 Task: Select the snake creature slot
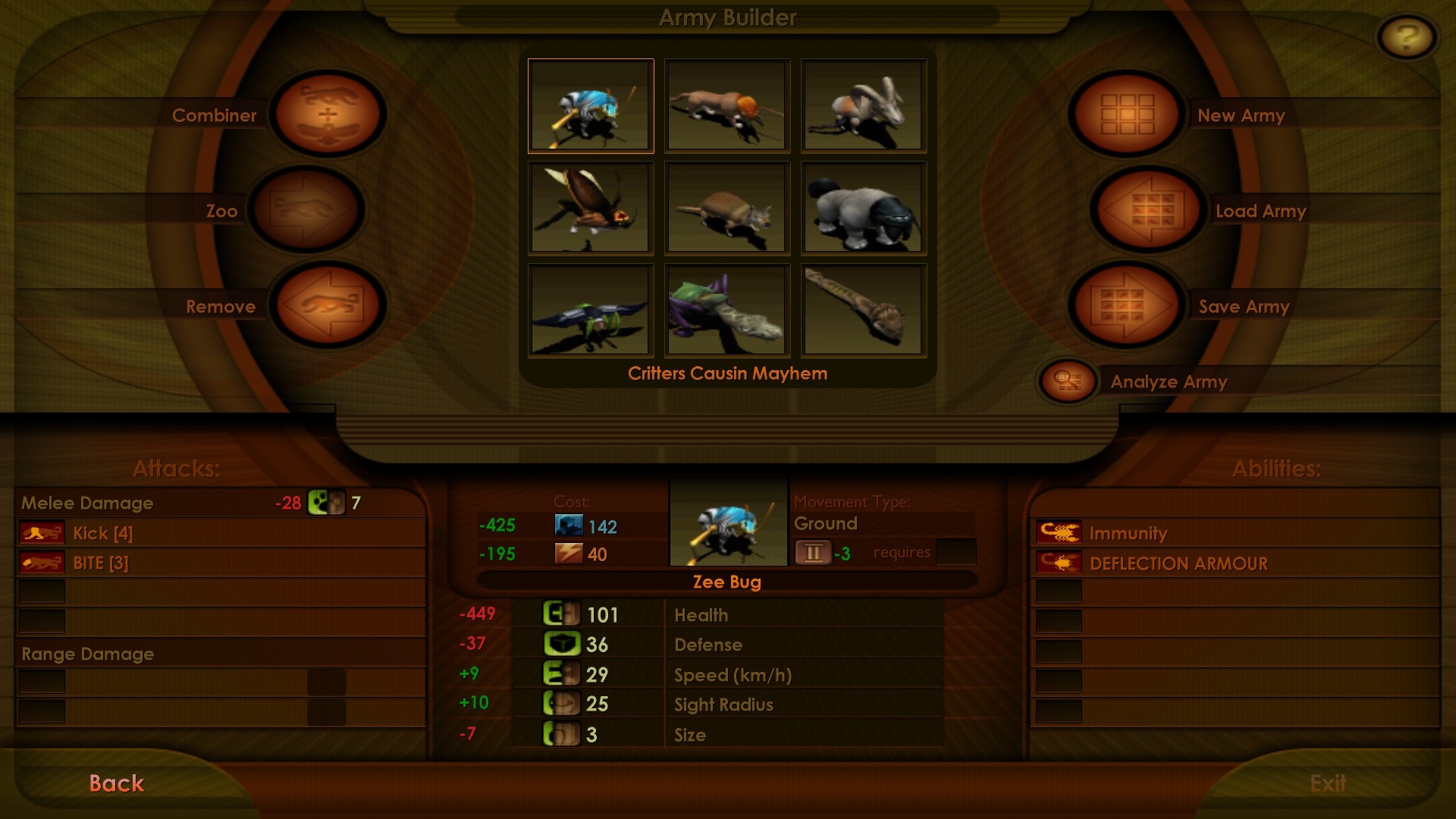click(863, 309)
